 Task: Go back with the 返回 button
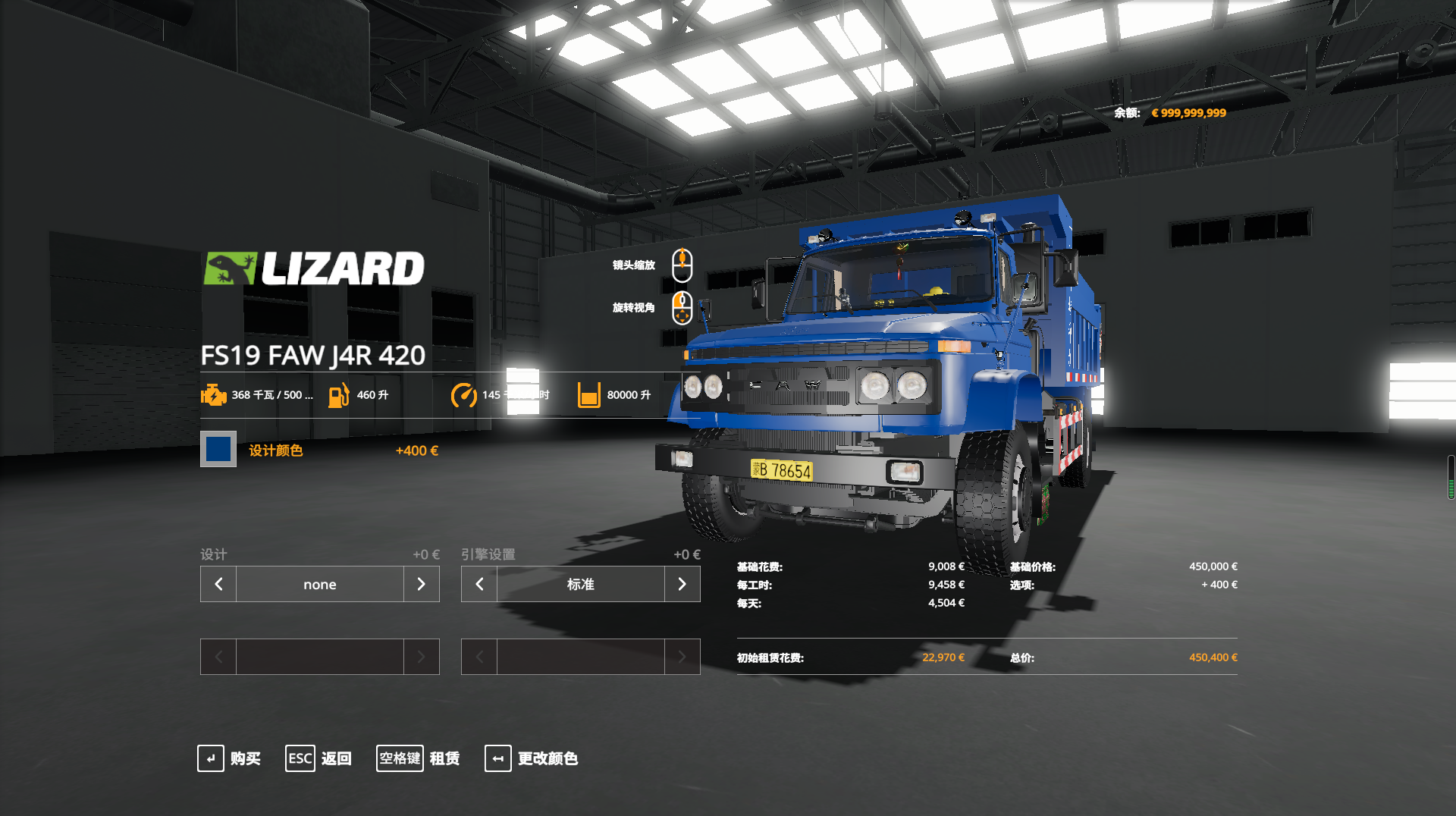click(318, 758)
